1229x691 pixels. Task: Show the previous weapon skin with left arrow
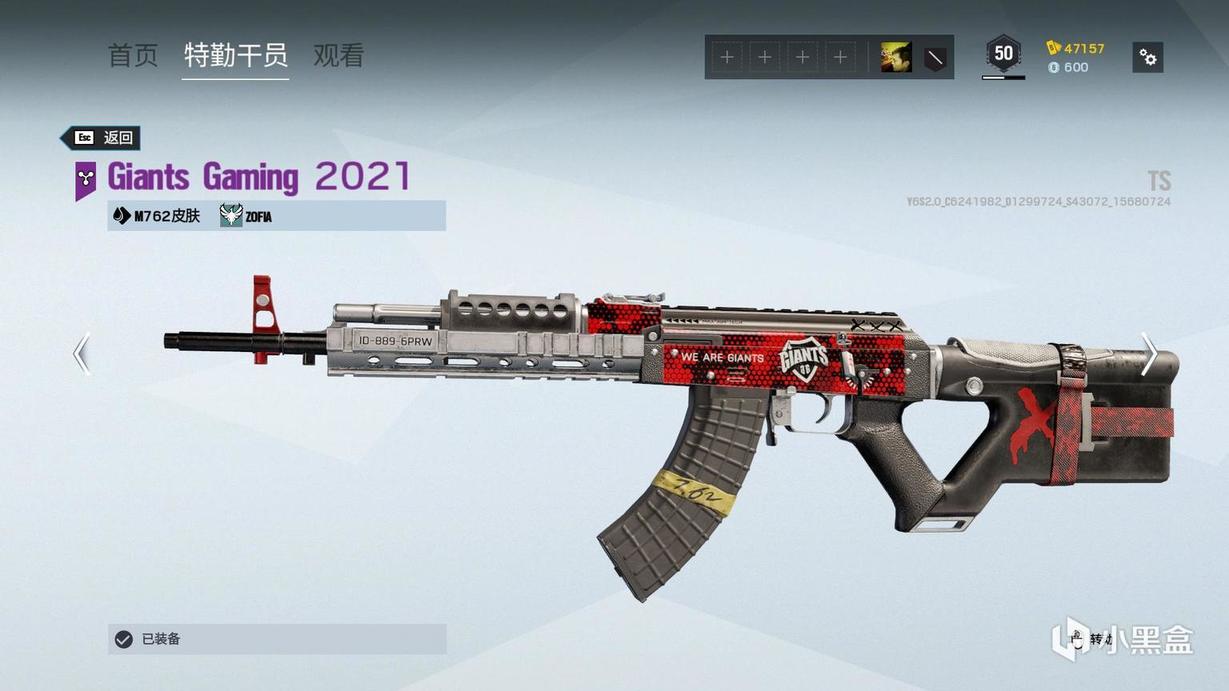[x=82, y=354]
